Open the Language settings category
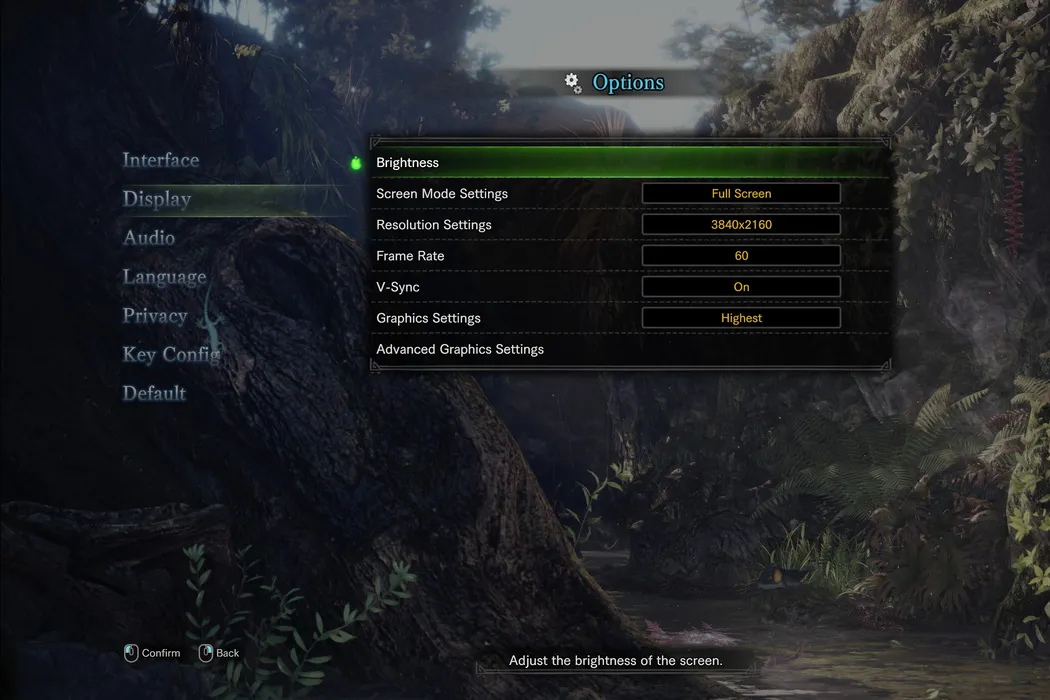Image resolution: width=1050 pixels, height=700 pixels. pos(164,277)
